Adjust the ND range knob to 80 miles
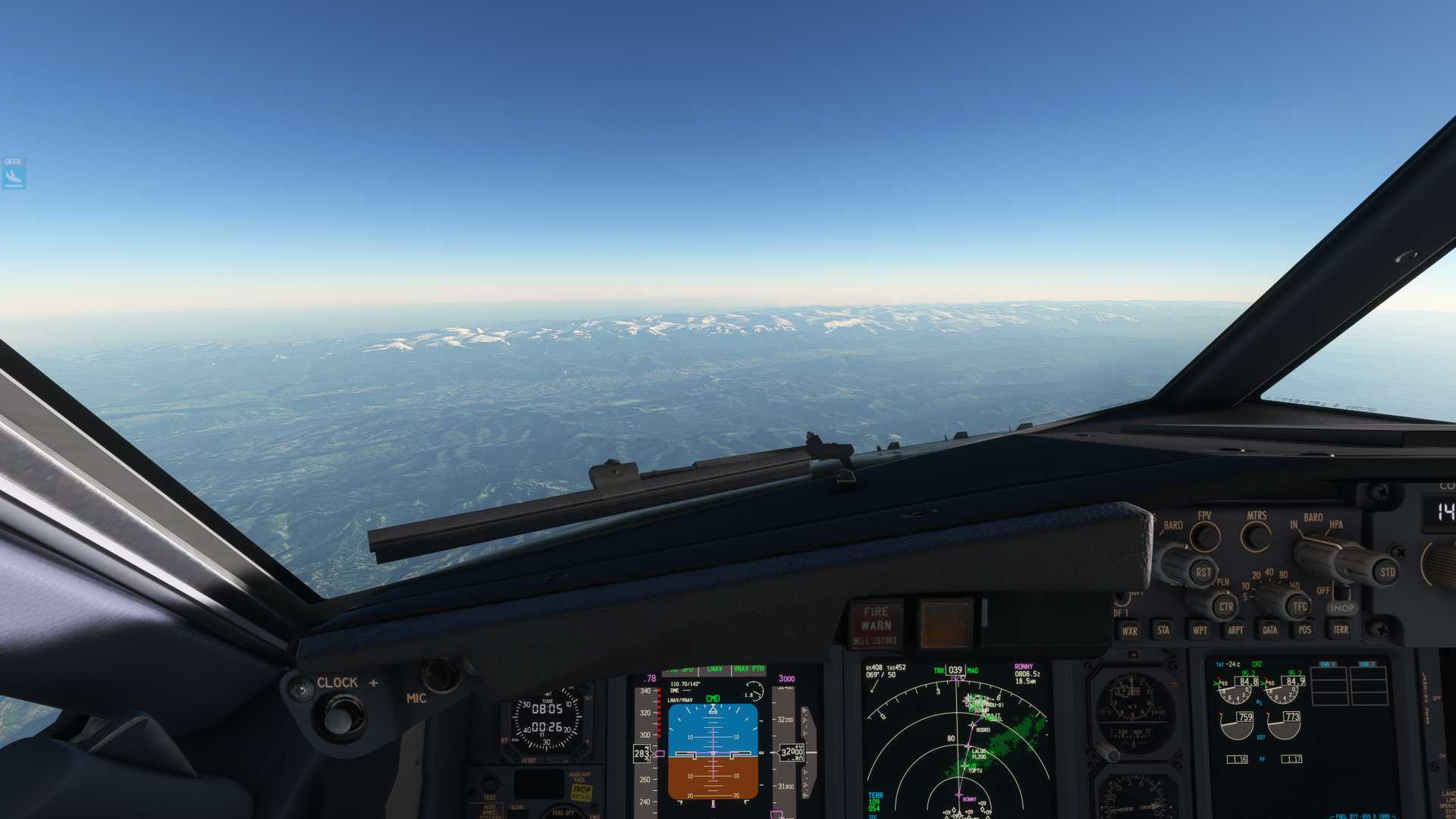1456x819 pixels. click(x=1283, y=574)
